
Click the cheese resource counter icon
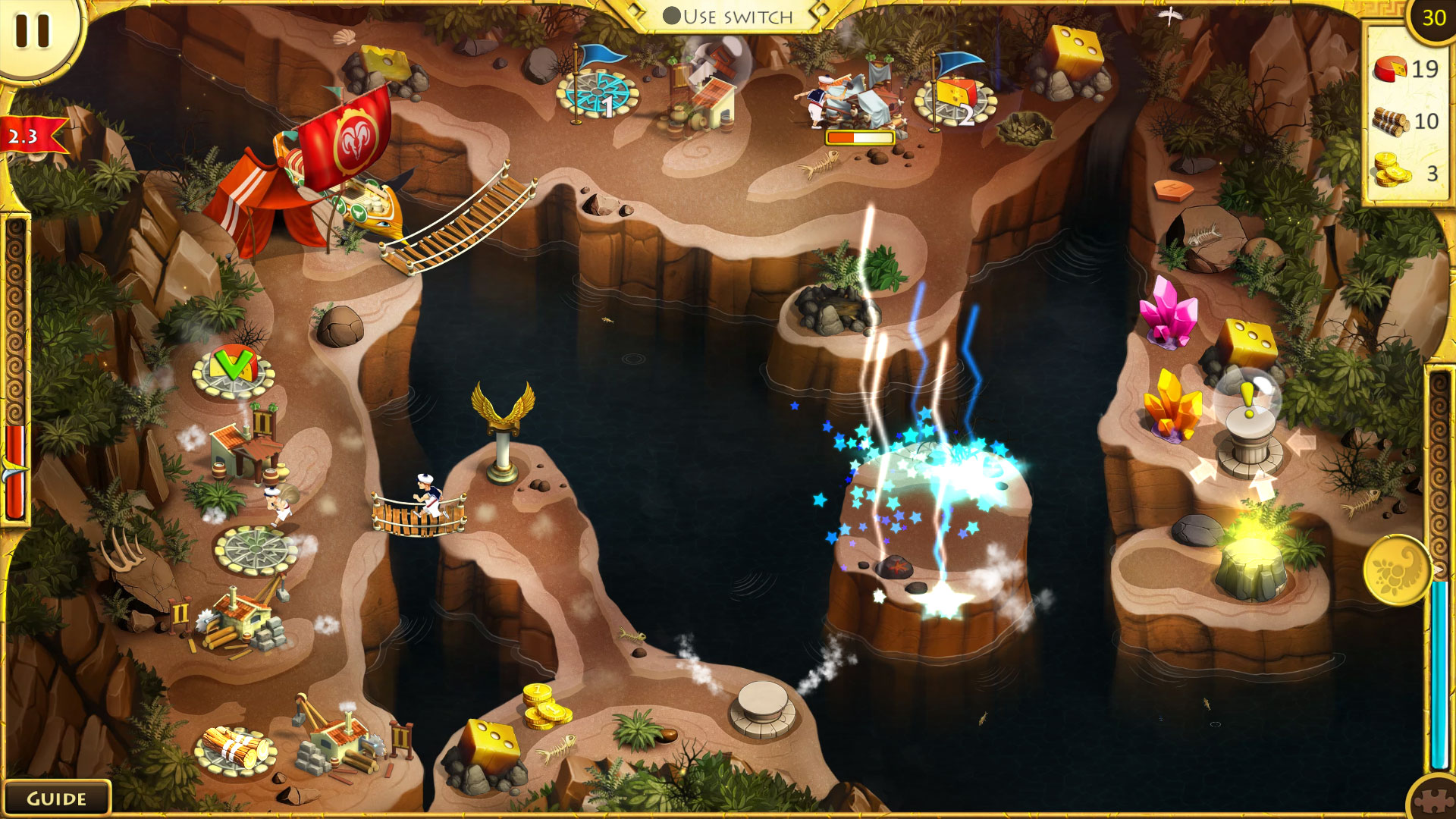[1392, 70]
